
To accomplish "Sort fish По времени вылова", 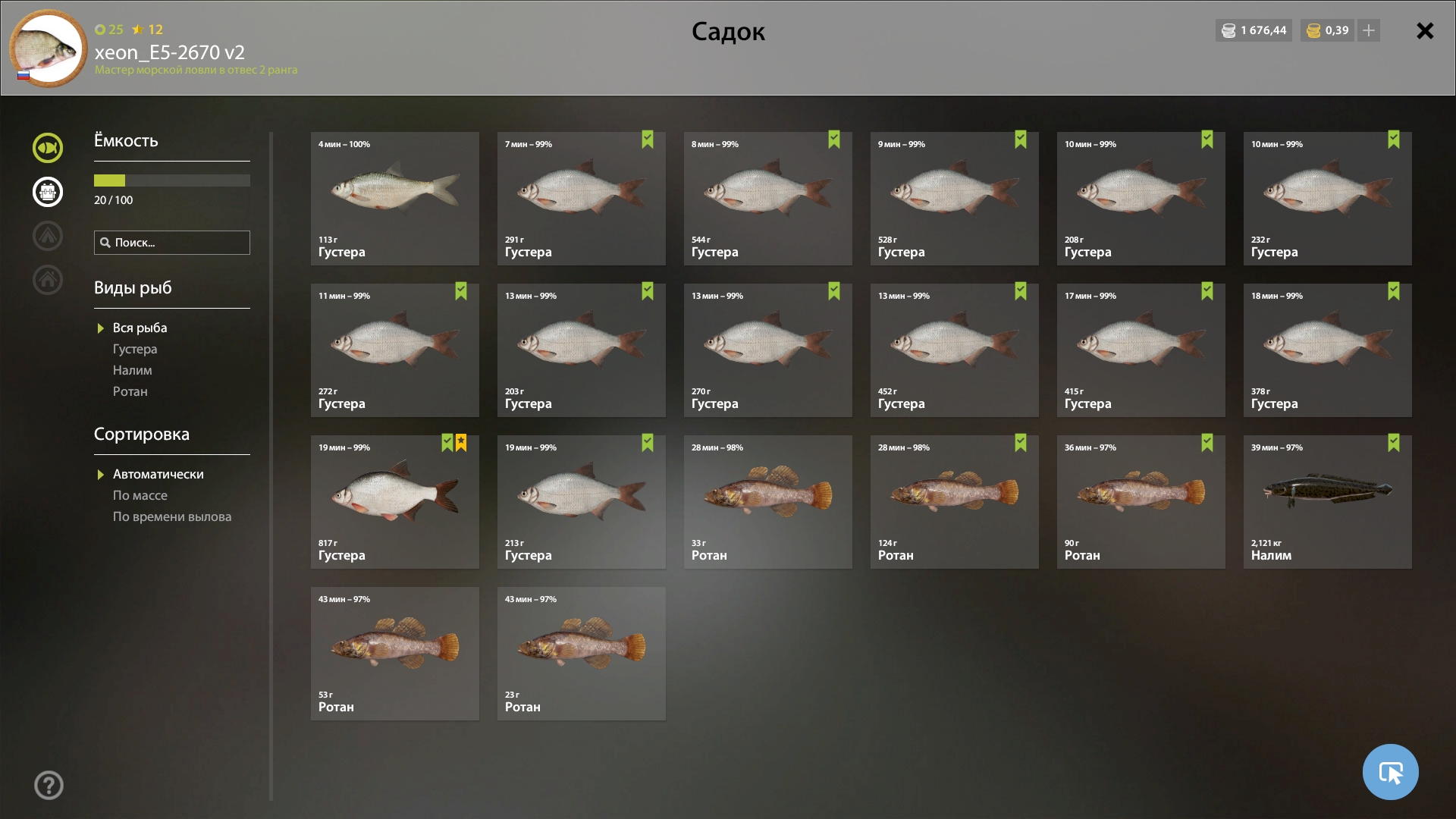I will (x=172, y=516).
